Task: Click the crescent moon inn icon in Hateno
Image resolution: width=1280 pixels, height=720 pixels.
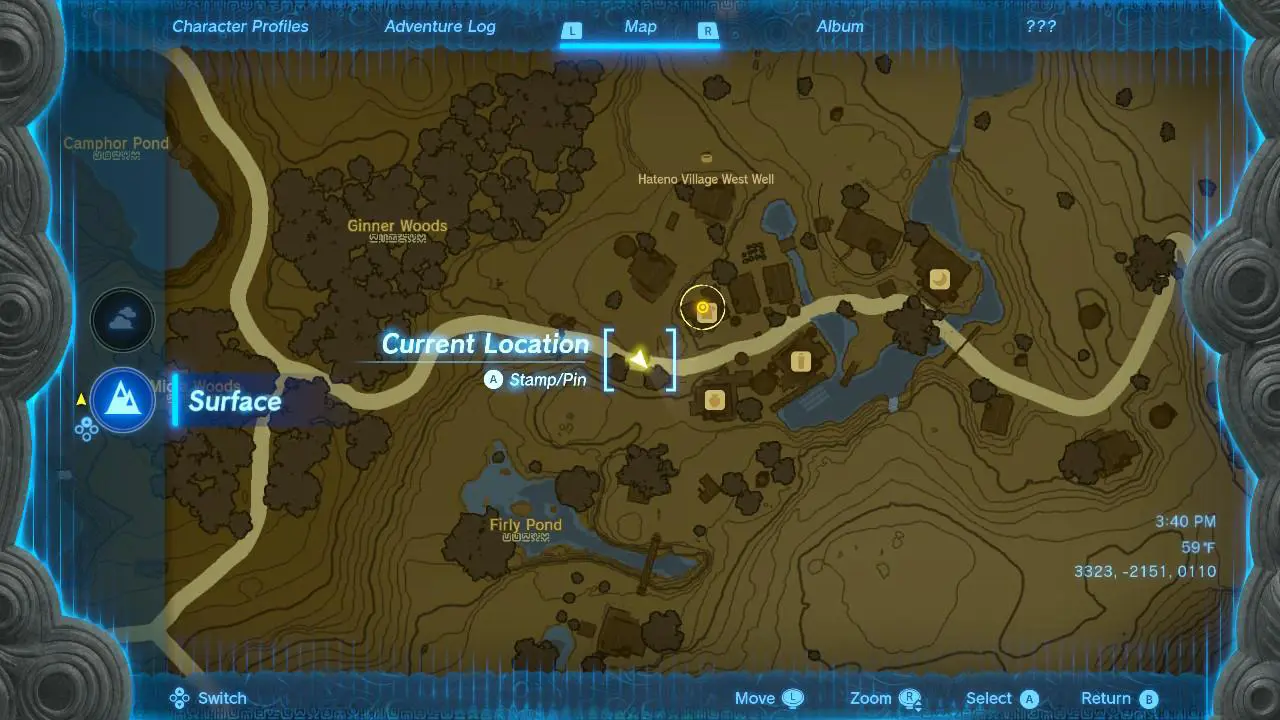Action: coord(938,280)
